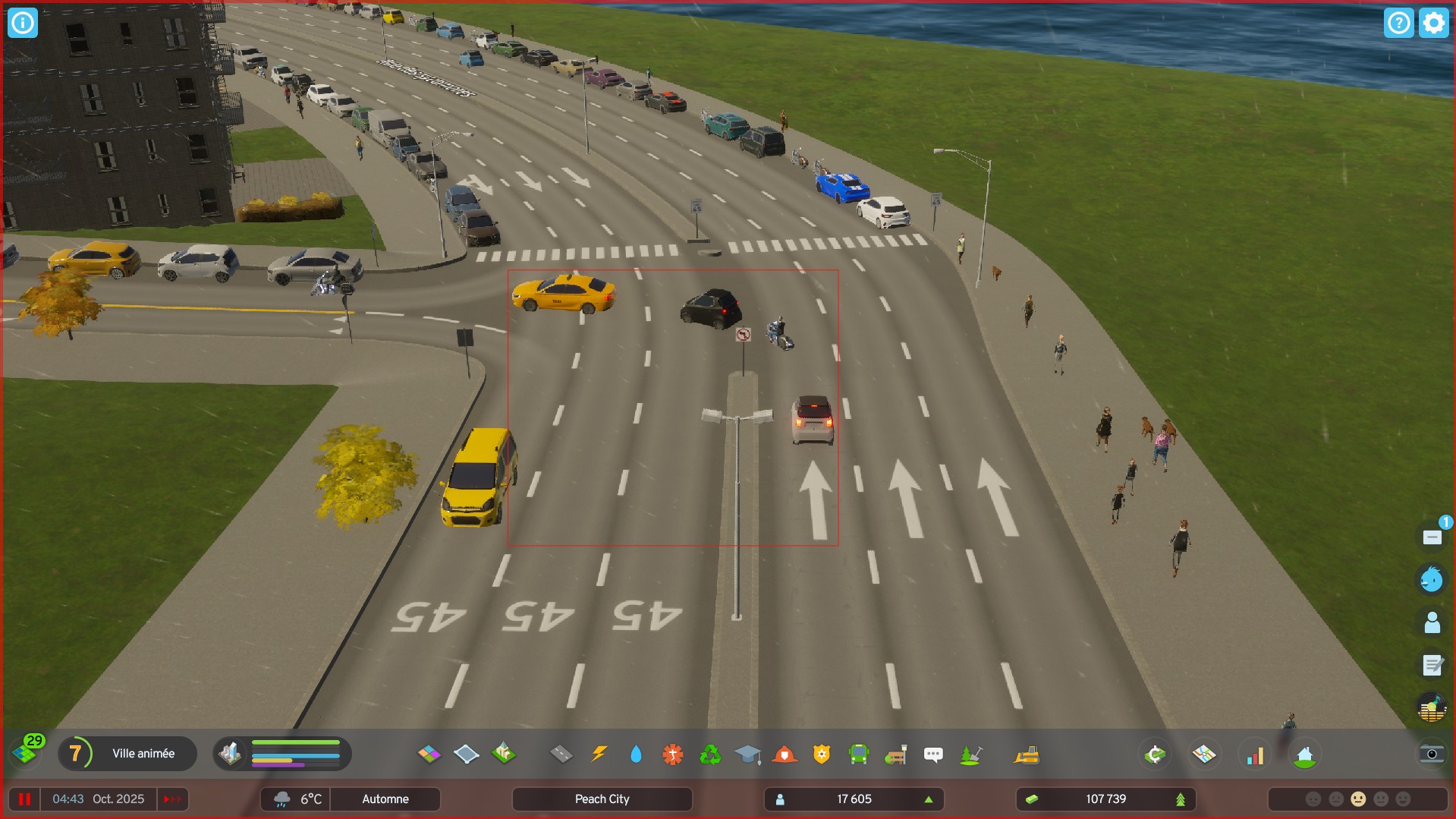1456x819 pixels.
Task: Expand the citizen journal entry on the sidebar
Action: [x=1432, y=666]
